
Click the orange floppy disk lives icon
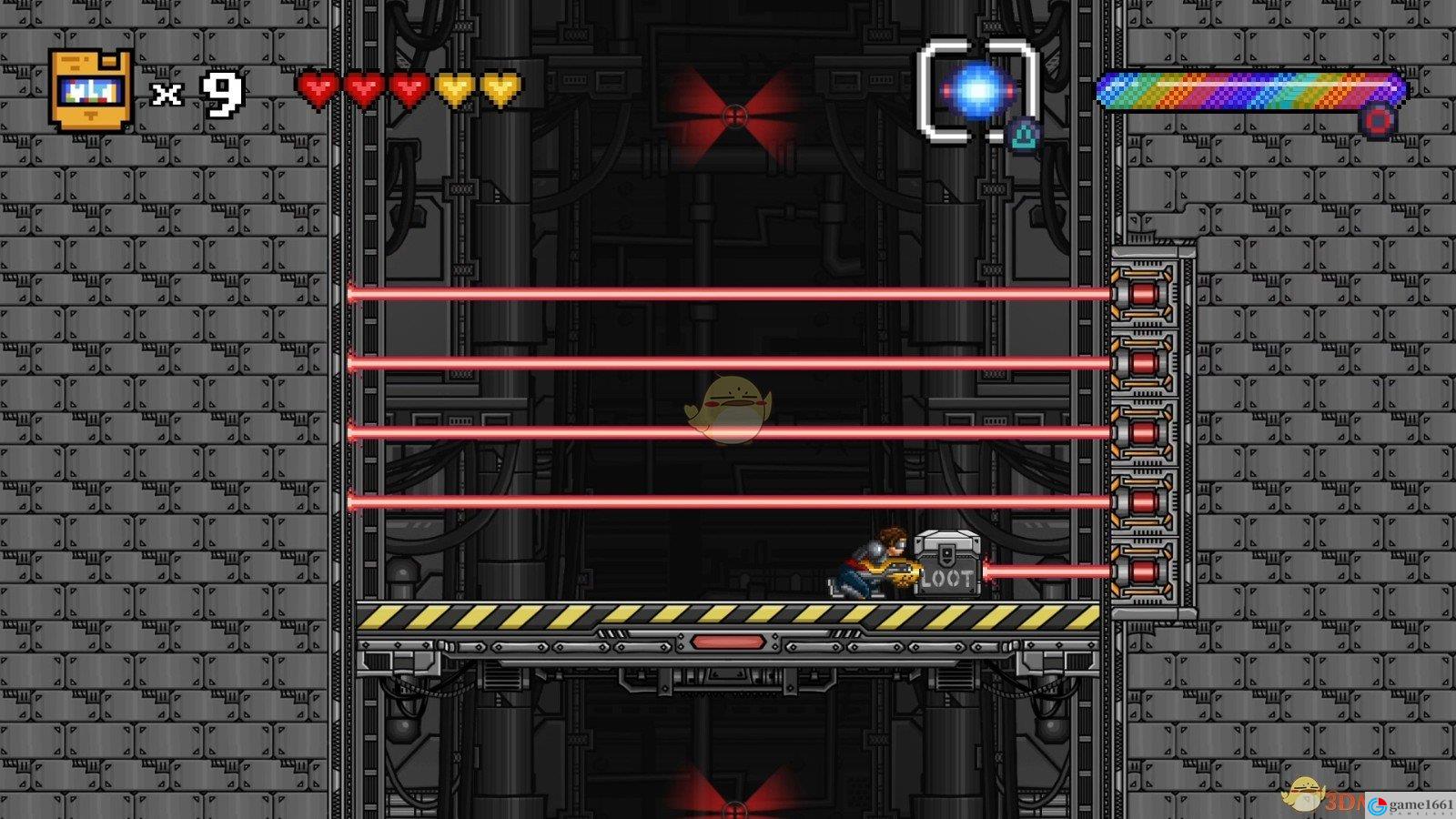(90, 90)
